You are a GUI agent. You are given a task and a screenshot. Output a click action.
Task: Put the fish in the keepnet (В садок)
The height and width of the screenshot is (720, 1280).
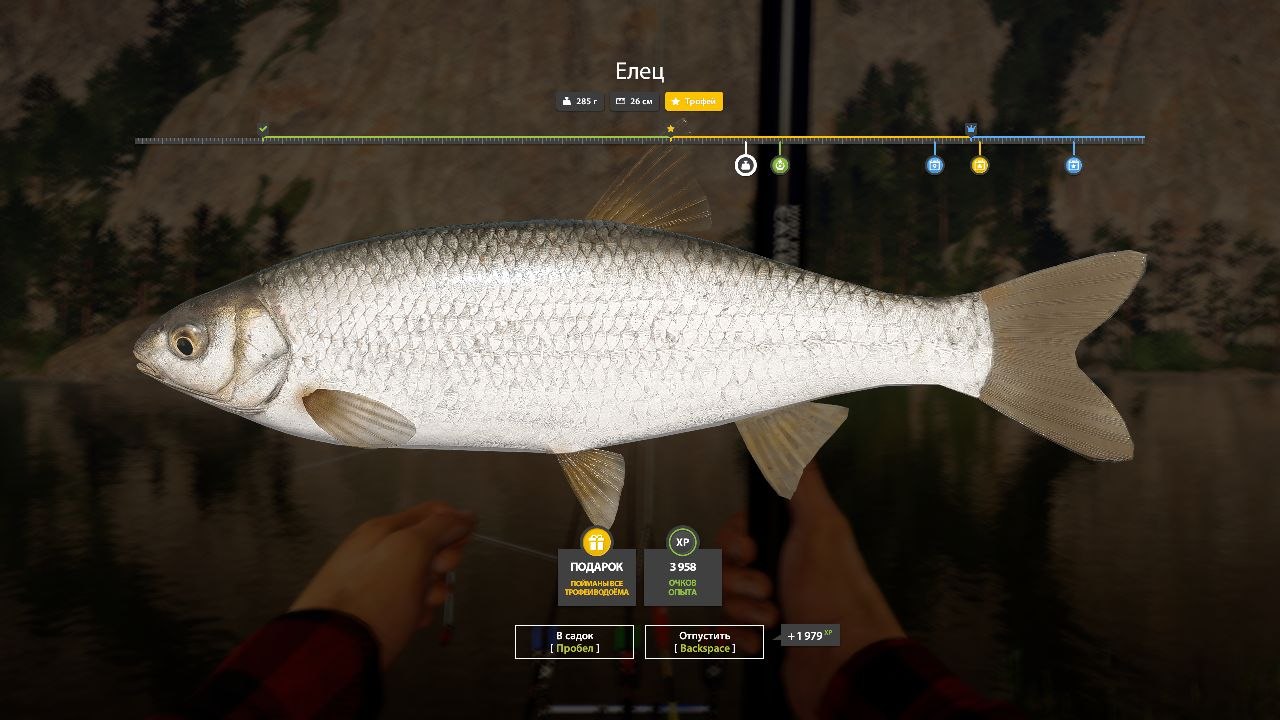574,642
